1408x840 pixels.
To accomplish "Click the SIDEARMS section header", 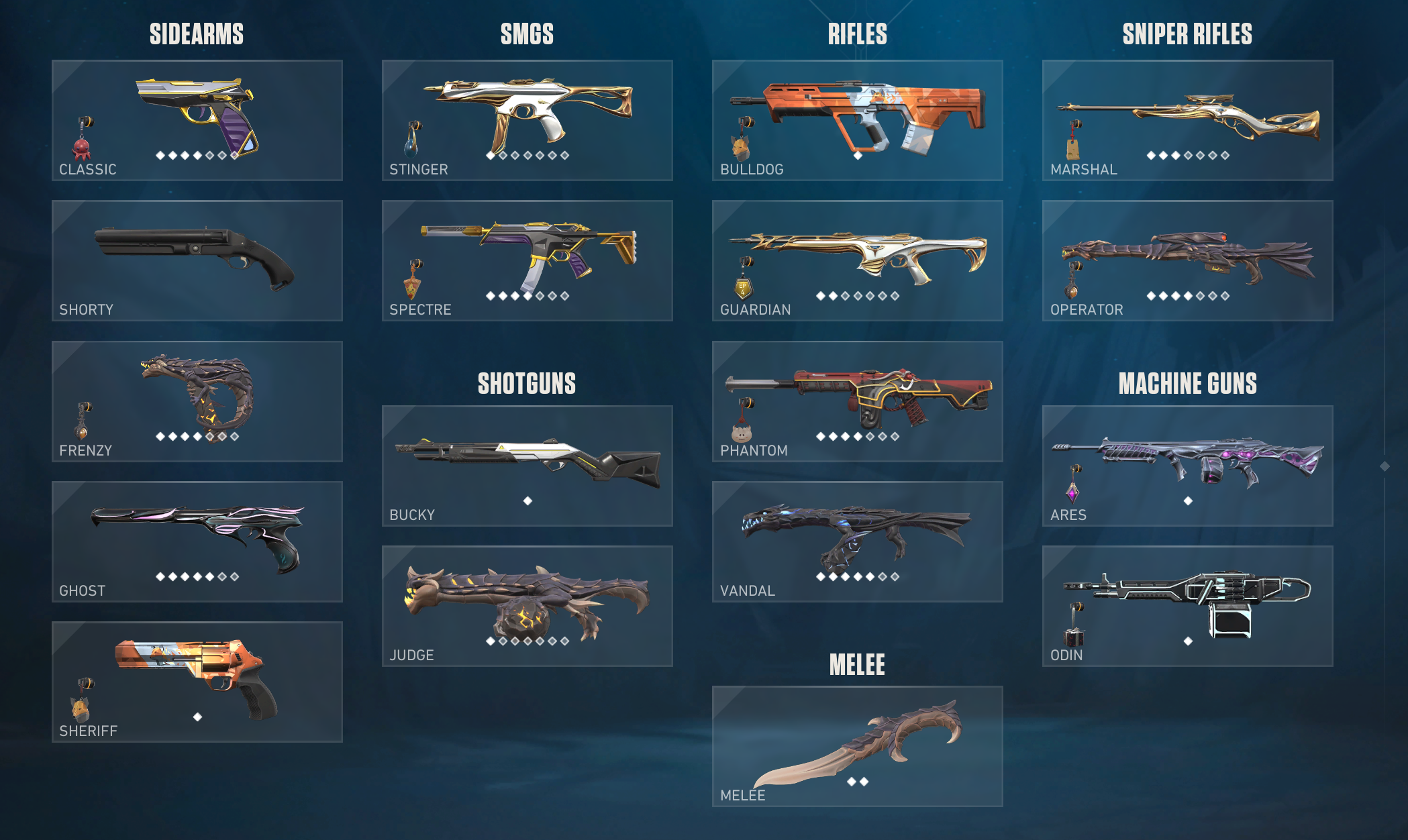I will pos(196,32).
